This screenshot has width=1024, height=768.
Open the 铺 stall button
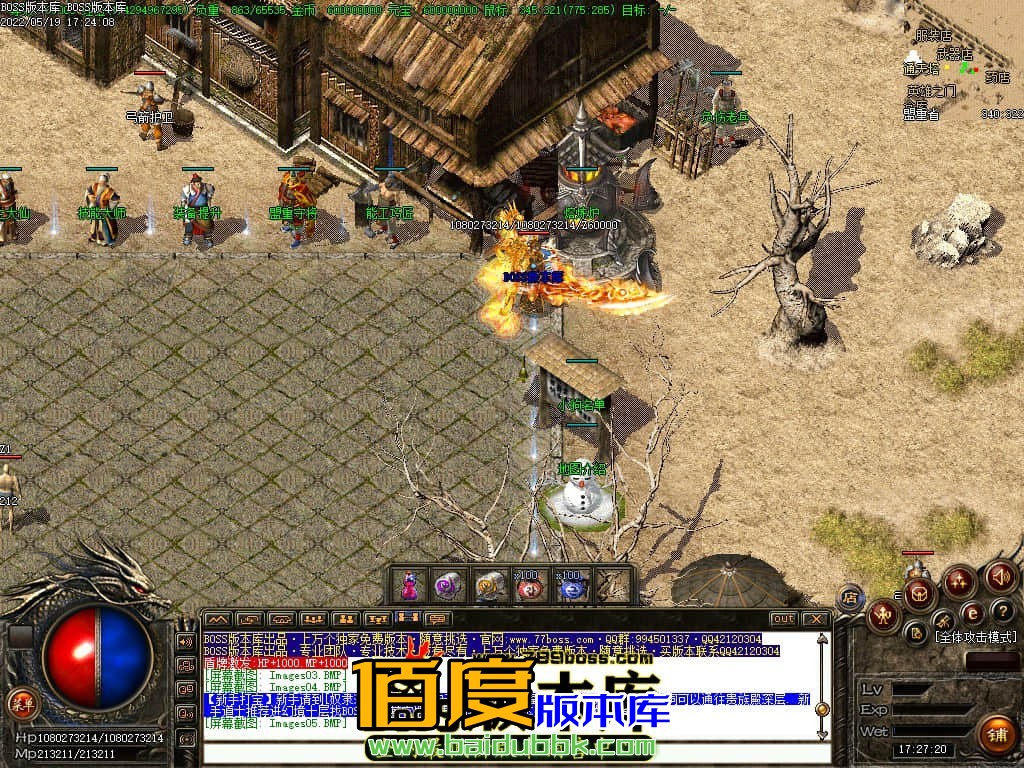[x=996, y=734]
